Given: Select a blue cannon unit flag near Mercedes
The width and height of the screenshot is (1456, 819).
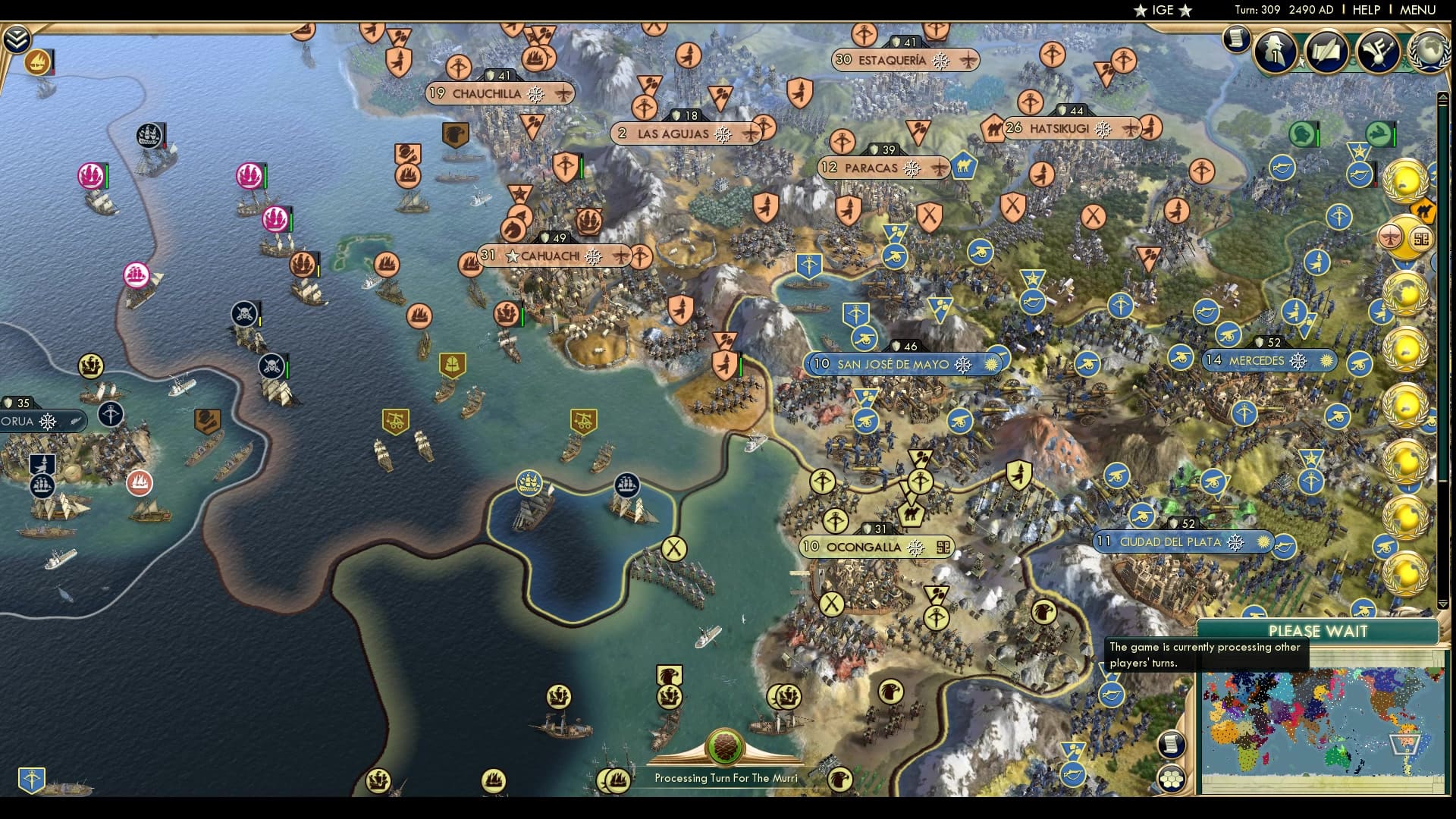Looking at the screenshot, I should point(1181,355).
